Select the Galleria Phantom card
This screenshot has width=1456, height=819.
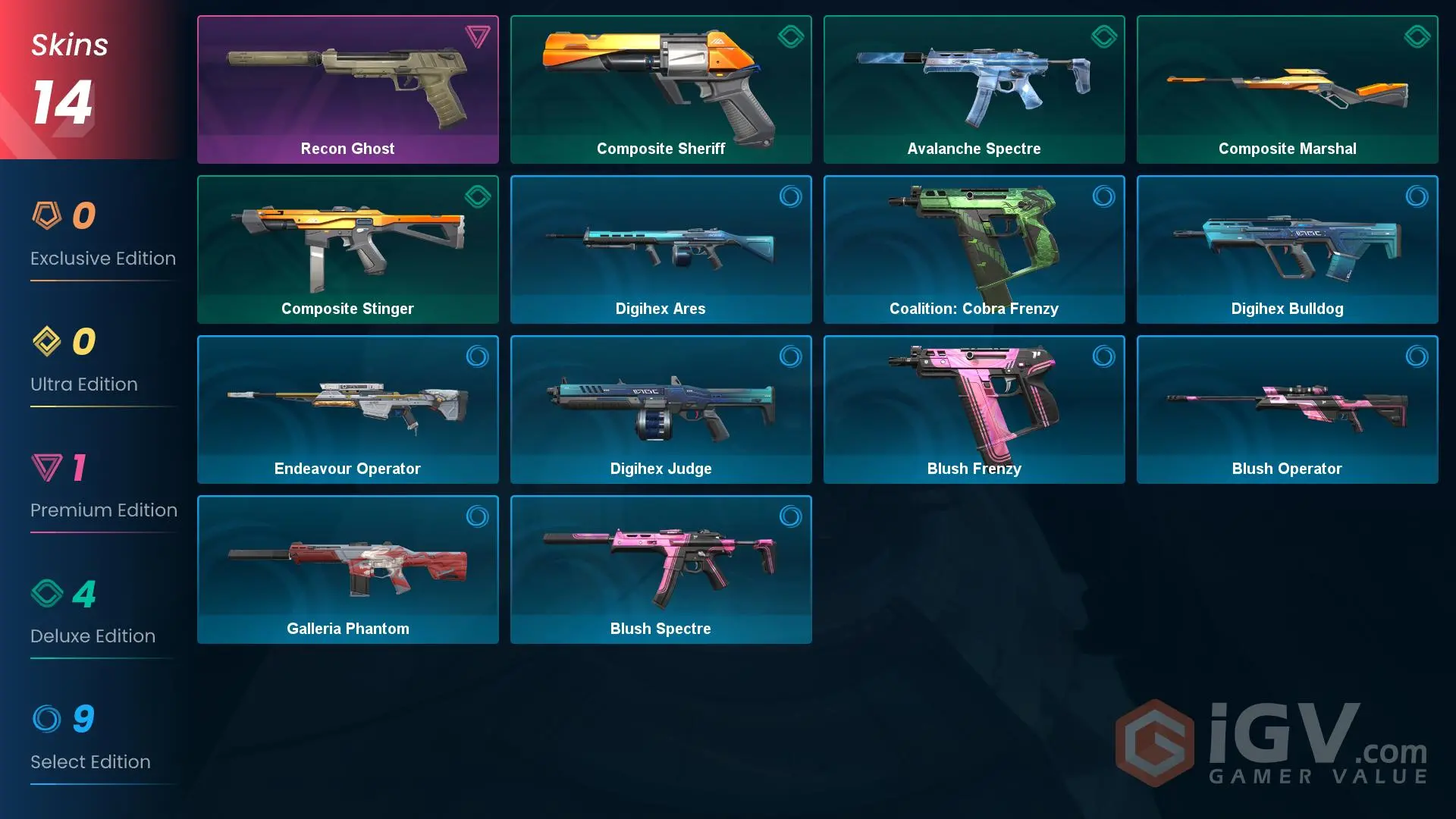[x=347, y=570]
